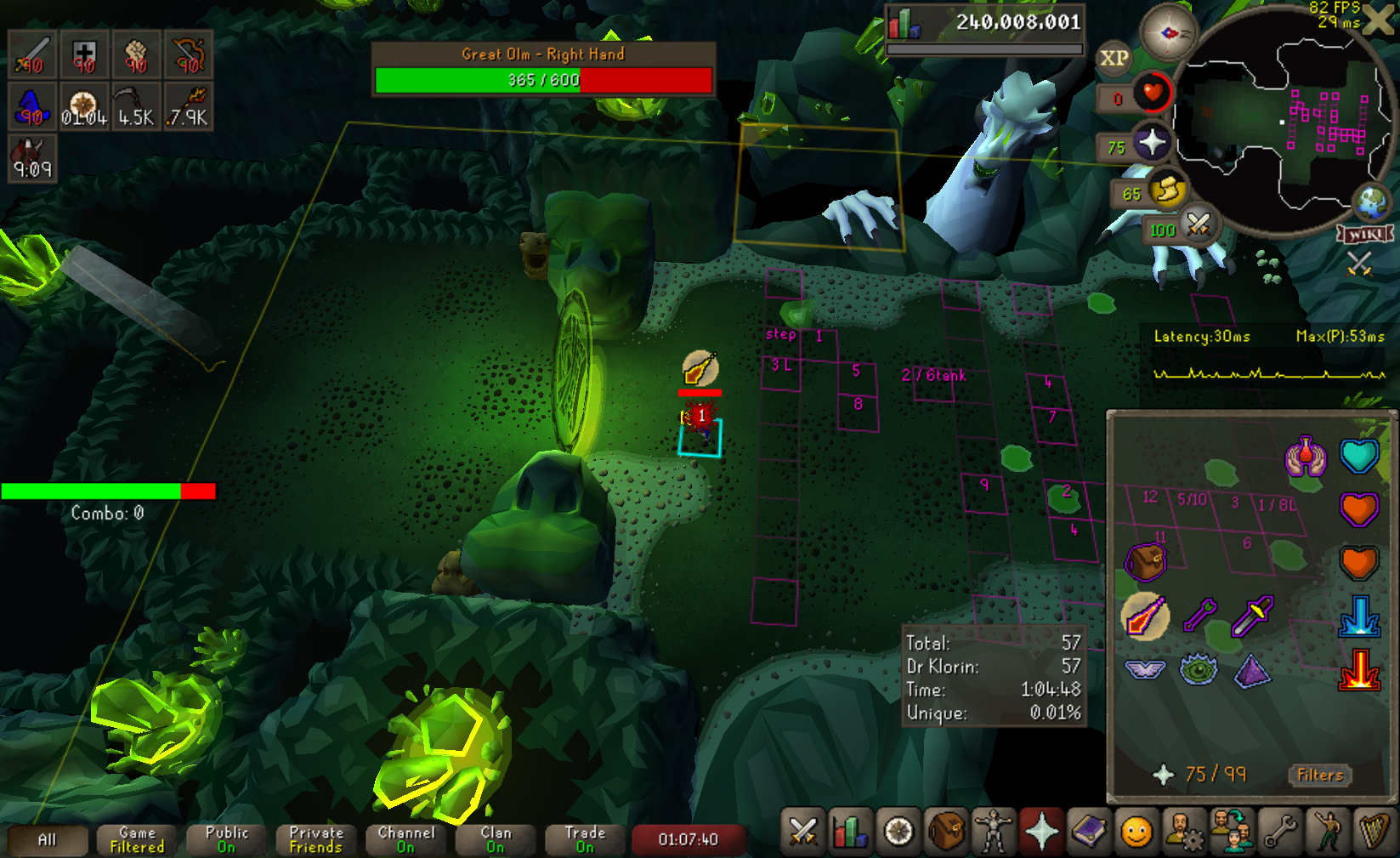Click the Wiki lookup banner
The height and width of the screenshot is (858, 1400).
(x=1365, y=234)
